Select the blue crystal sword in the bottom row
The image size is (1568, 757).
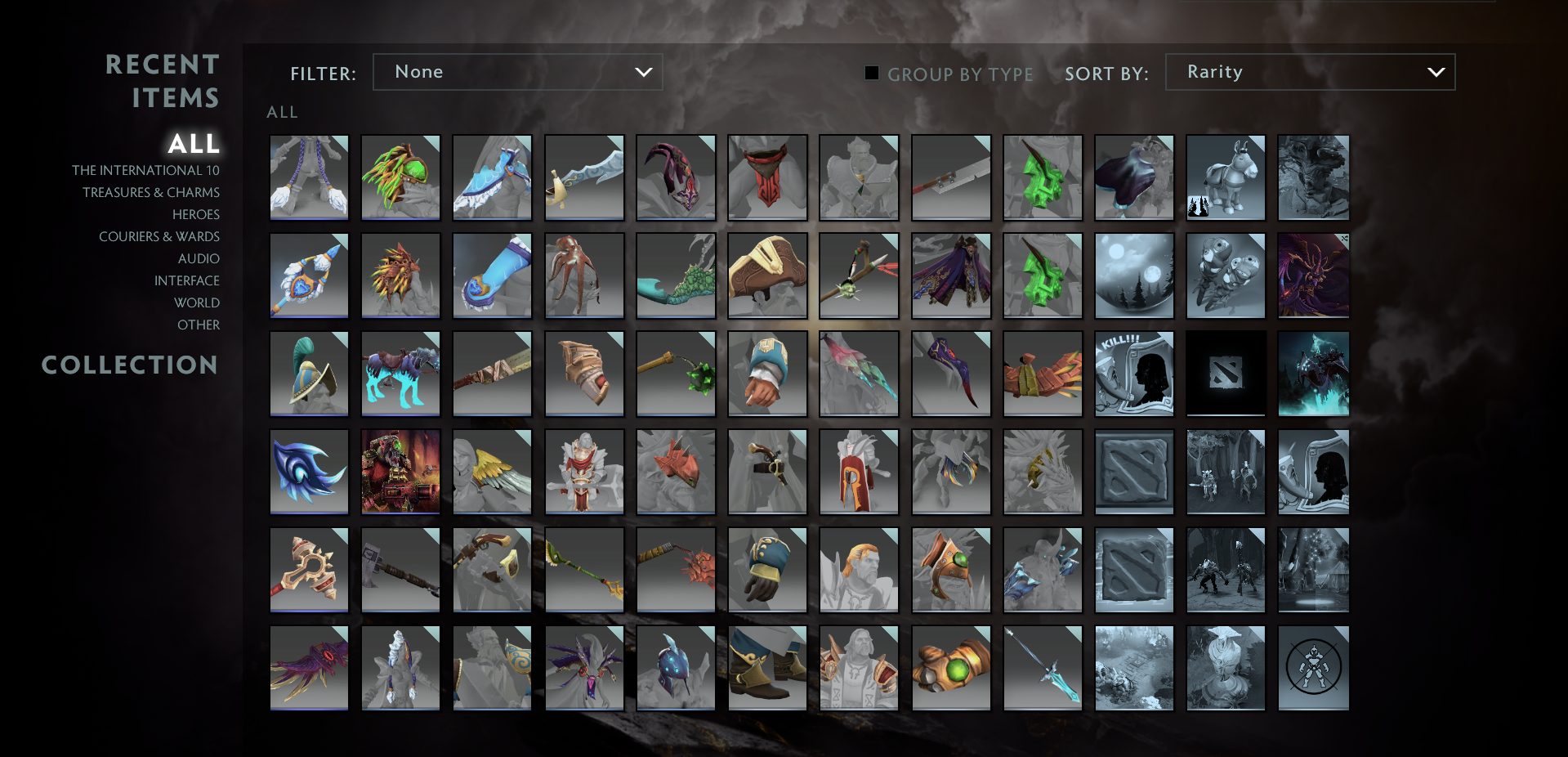(x=1042, y=668)
